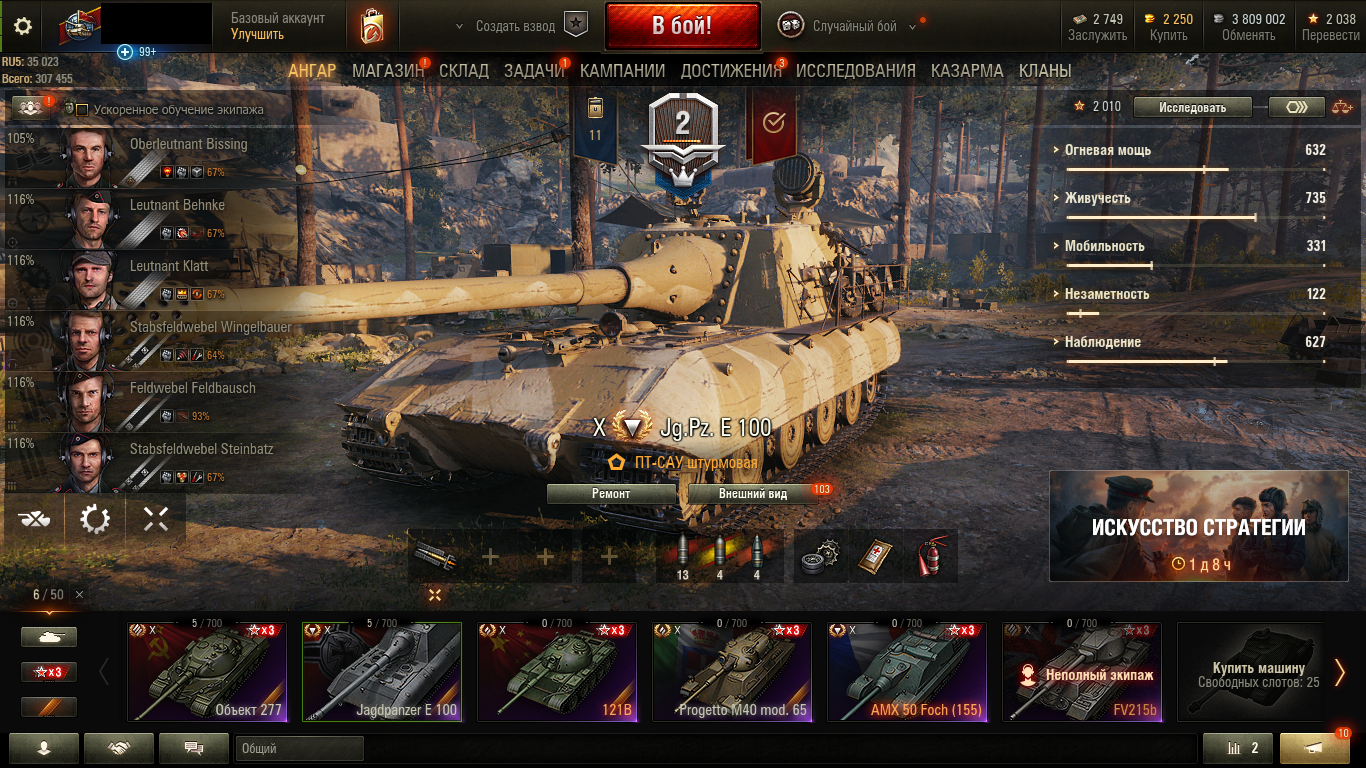This screenshot has height=768, width=1366.
Task: Start battle with the В бой! button
Action: click(x=682, y=25)
